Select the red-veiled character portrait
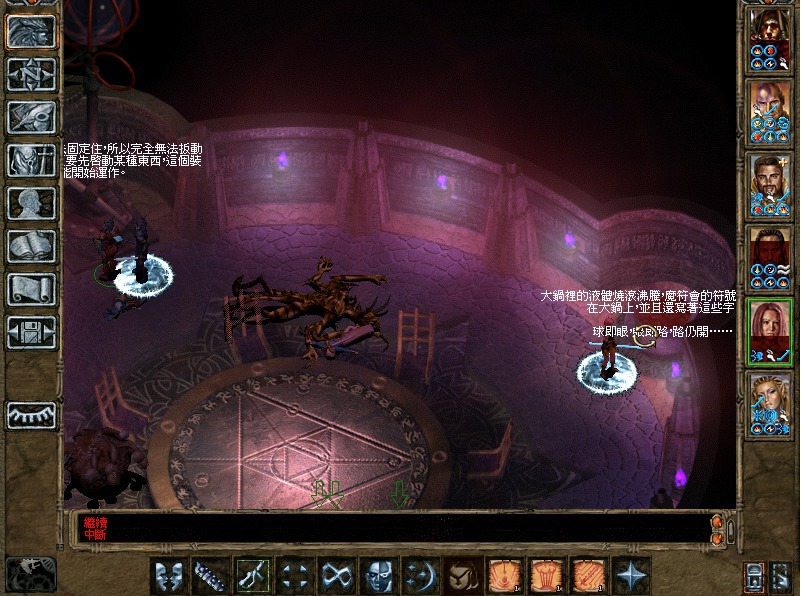The image size is (801, 596). (x=770, y=259)
